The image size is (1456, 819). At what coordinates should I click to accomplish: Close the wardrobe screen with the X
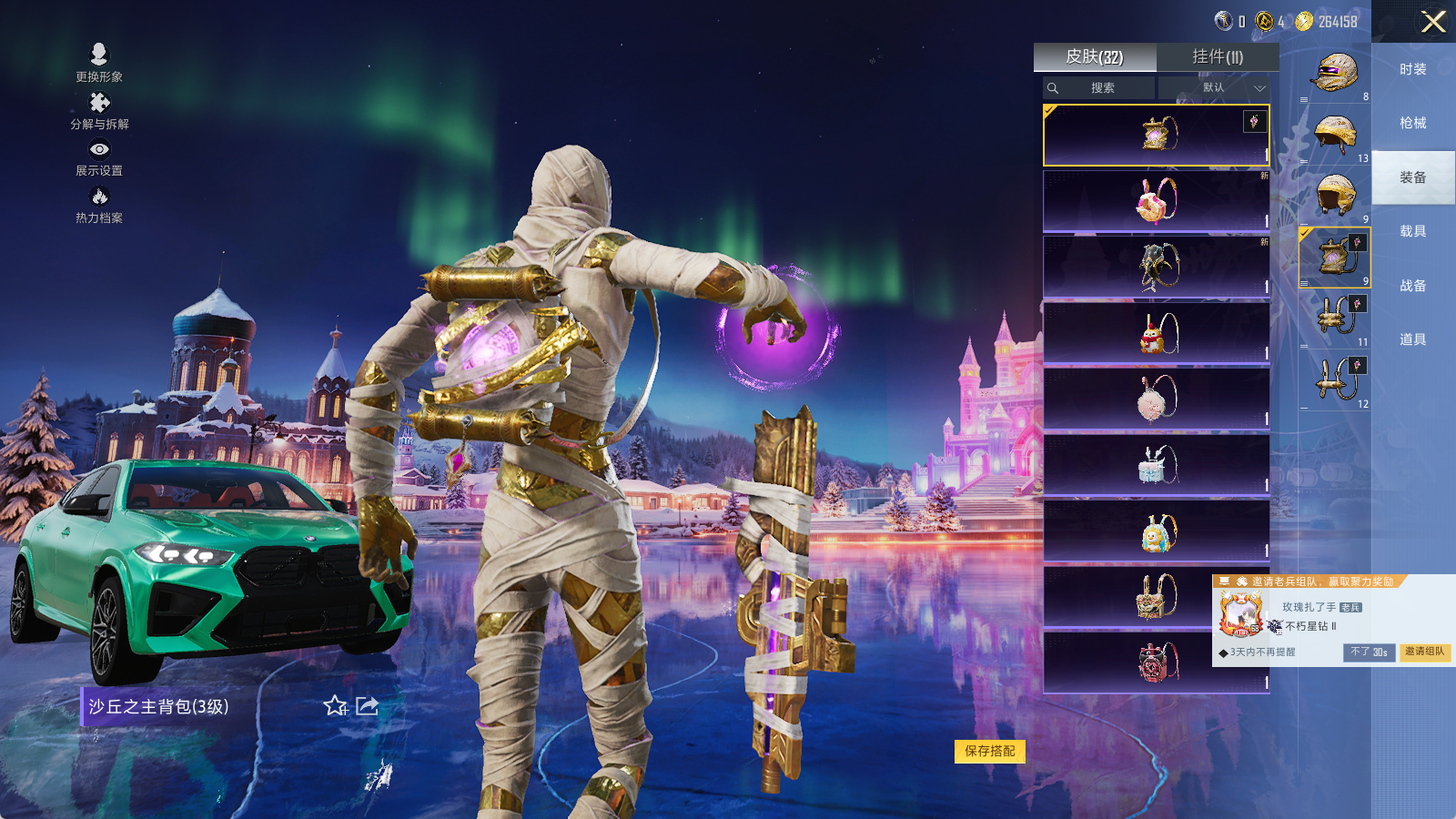pos(1433,22)
